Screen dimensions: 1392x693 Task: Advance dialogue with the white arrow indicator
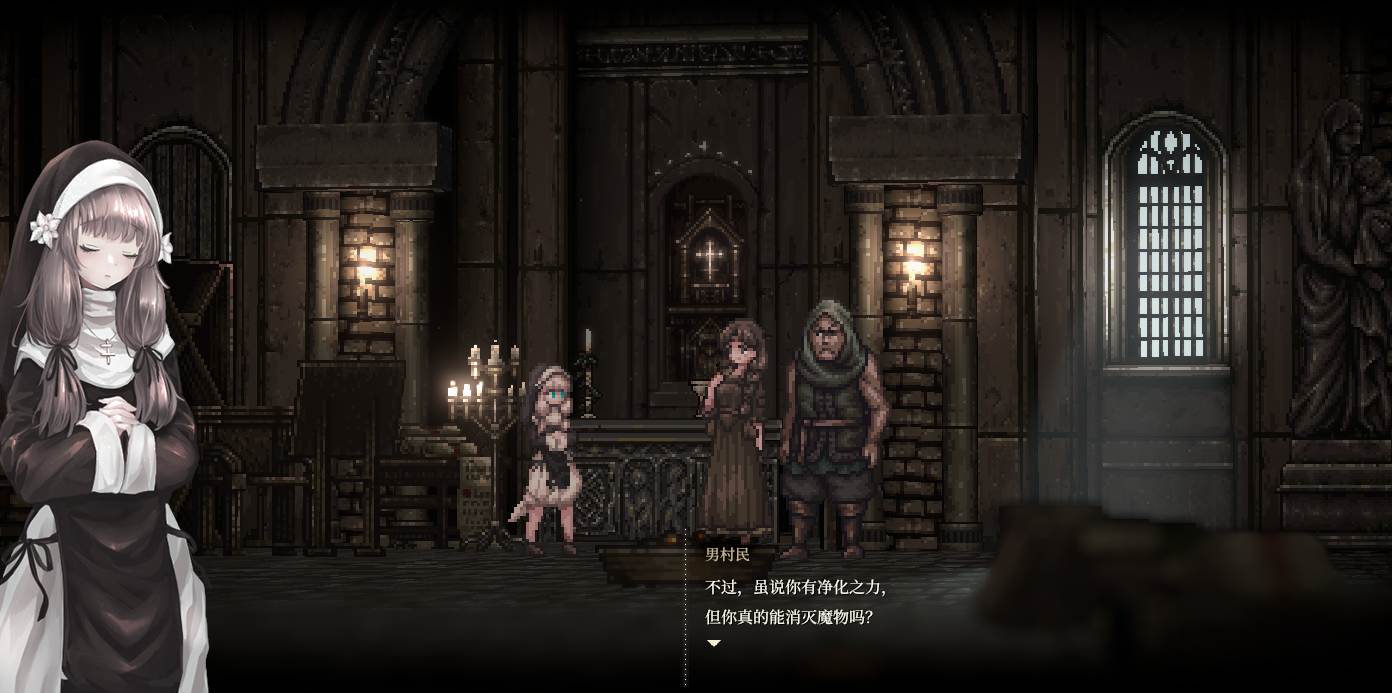(714, 644)
